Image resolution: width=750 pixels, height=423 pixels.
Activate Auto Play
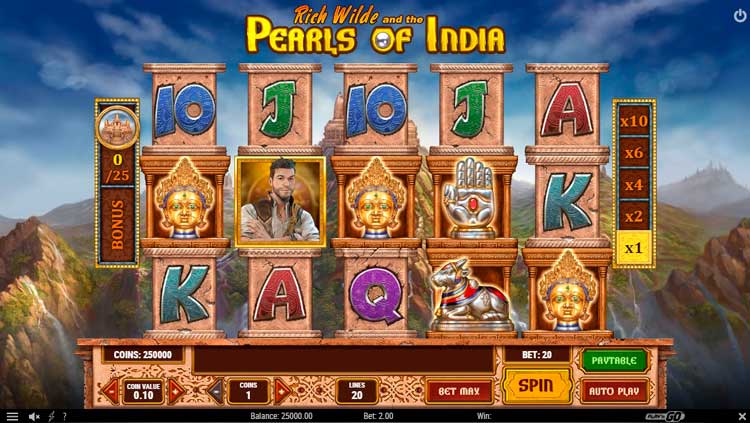point(614,390)
